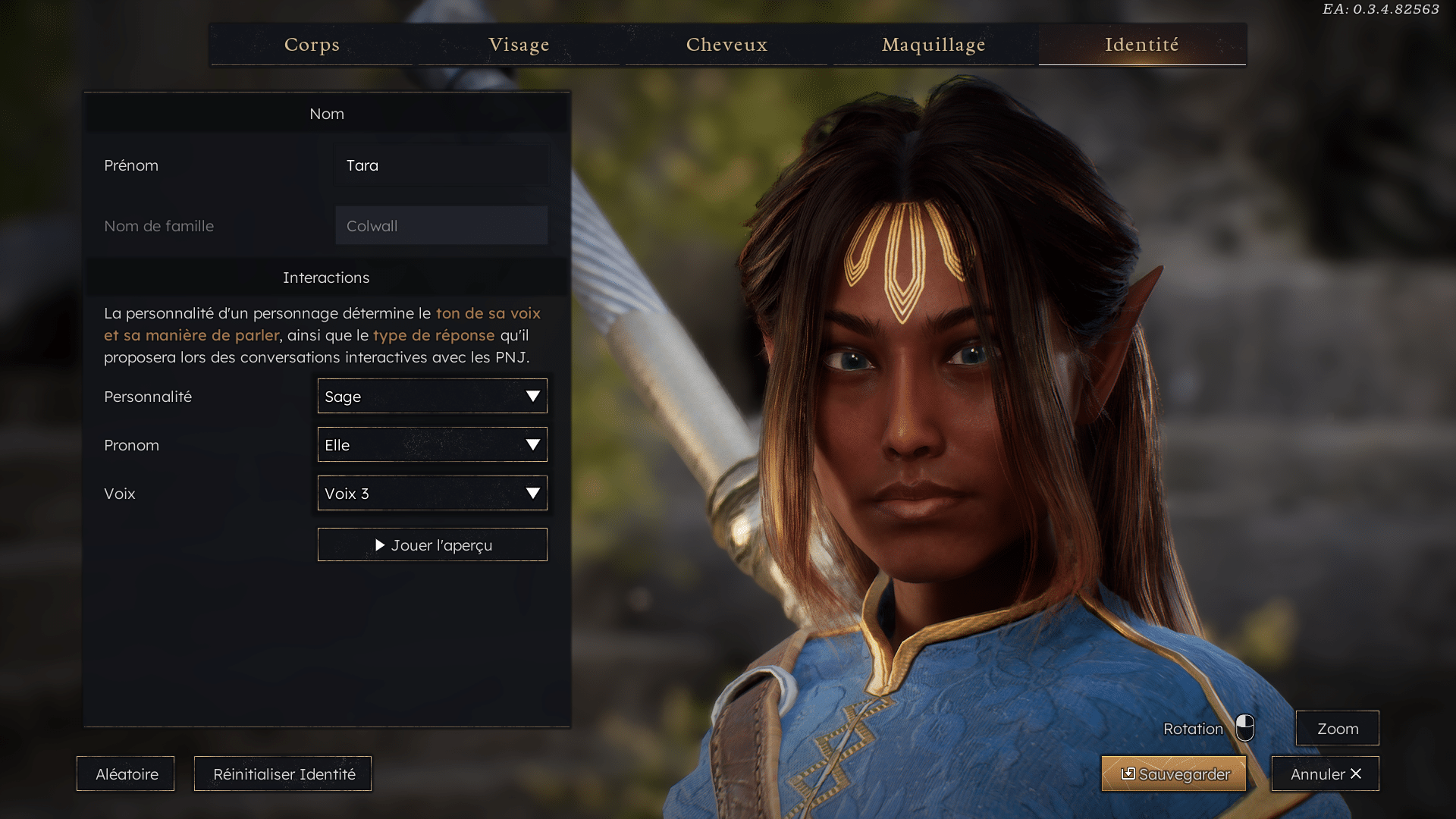
Task: Open the Personnalité dropdown set to Sage
Action: pos(431,397)
